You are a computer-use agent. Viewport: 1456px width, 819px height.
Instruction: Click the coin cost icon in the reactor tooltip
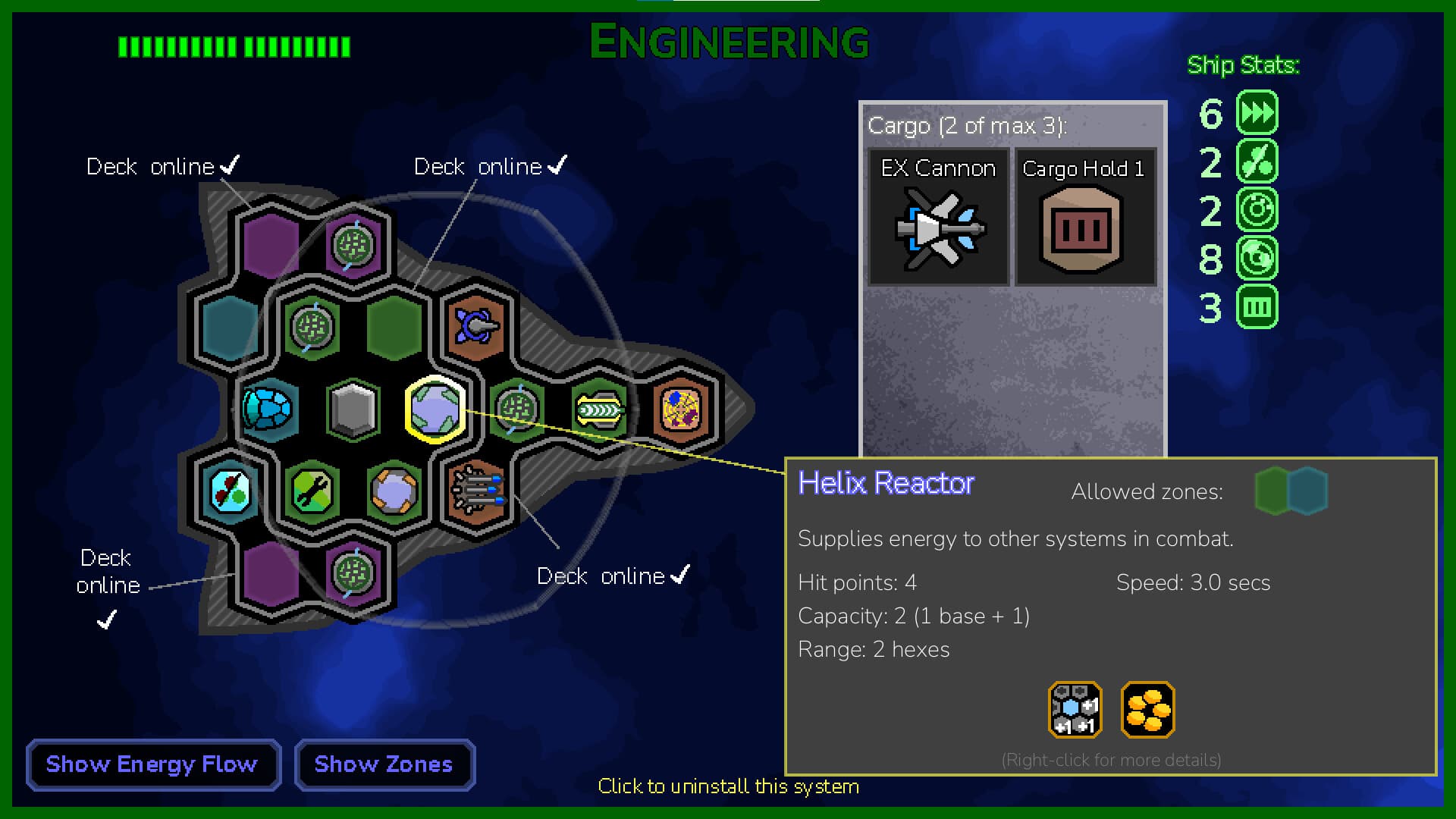1147,710
